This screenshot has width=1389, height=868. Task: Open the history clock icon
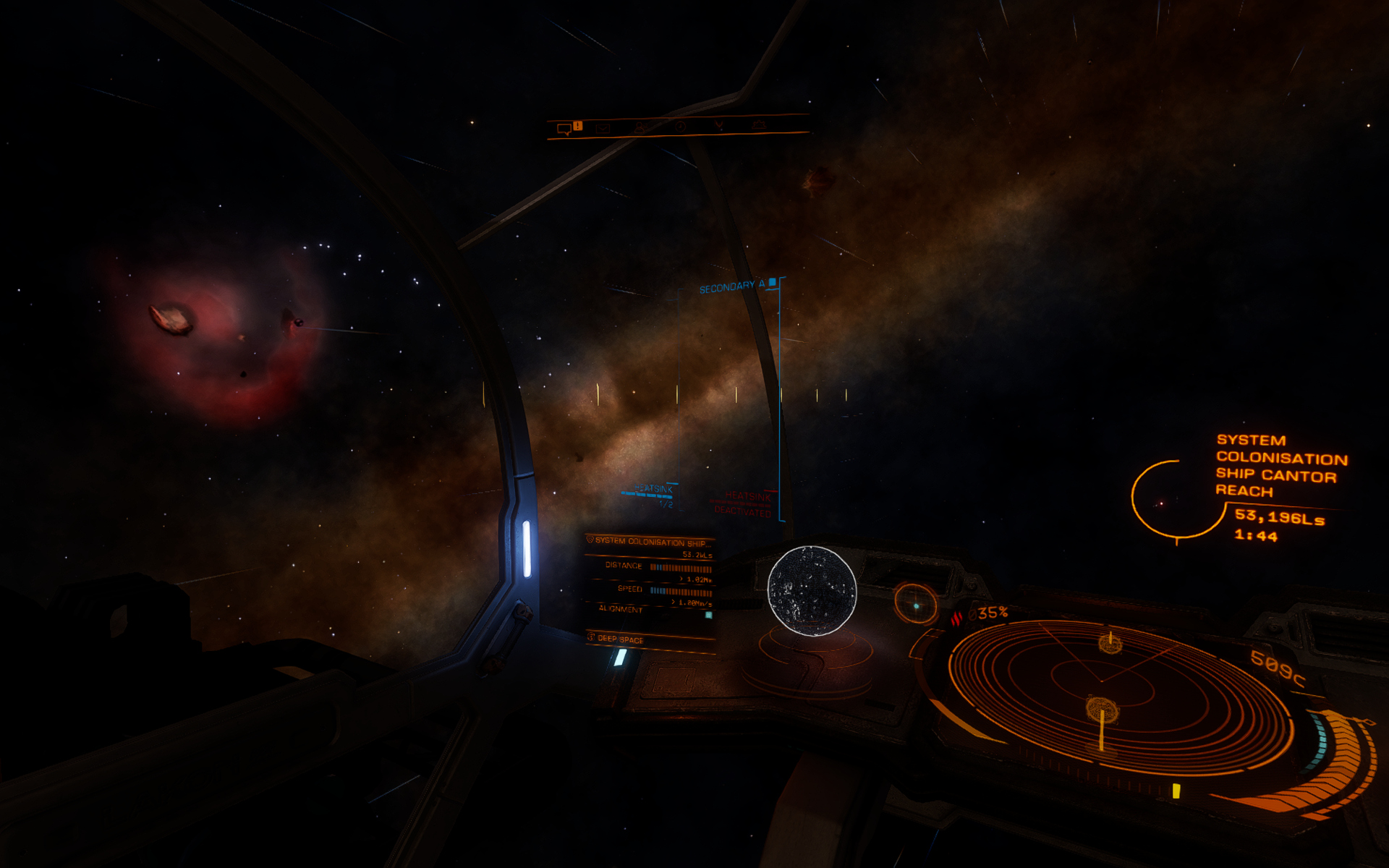tap(679, 127)
